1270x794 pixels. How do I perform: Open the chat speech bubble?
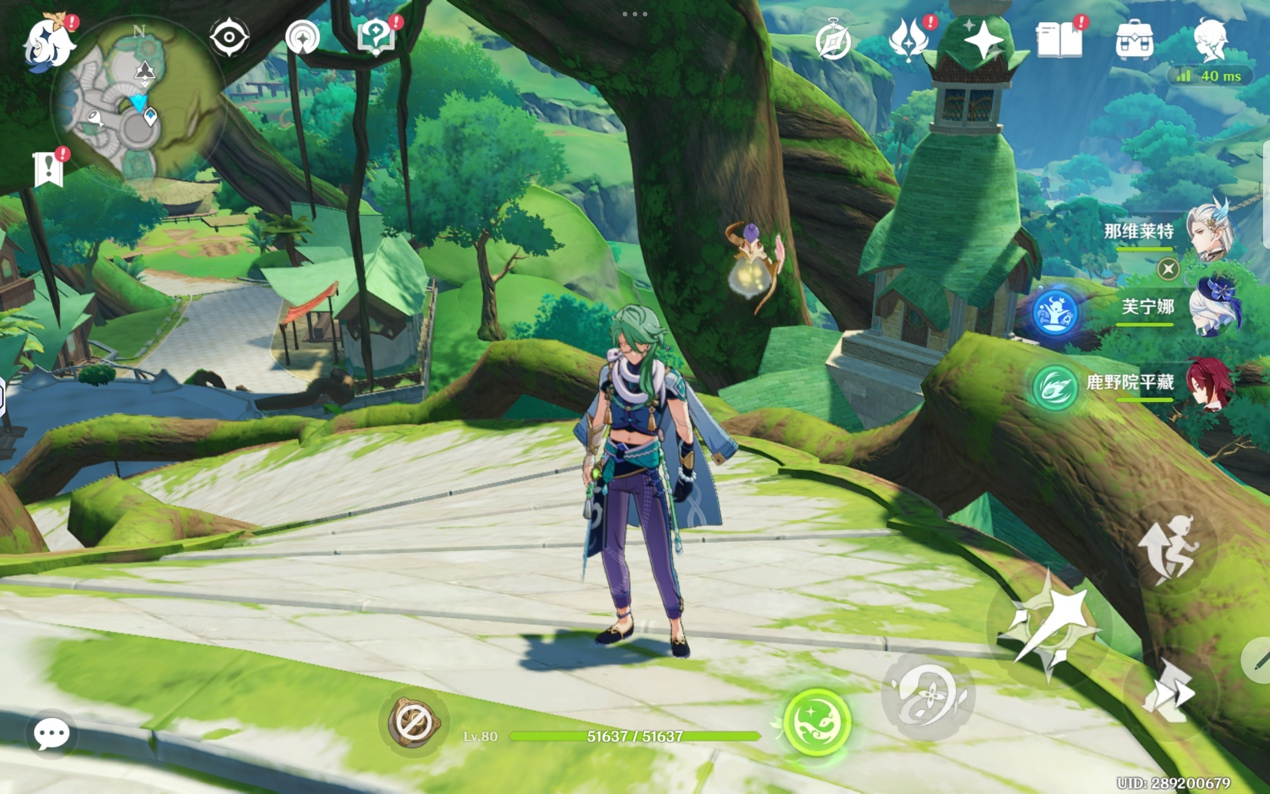[51, 734]
